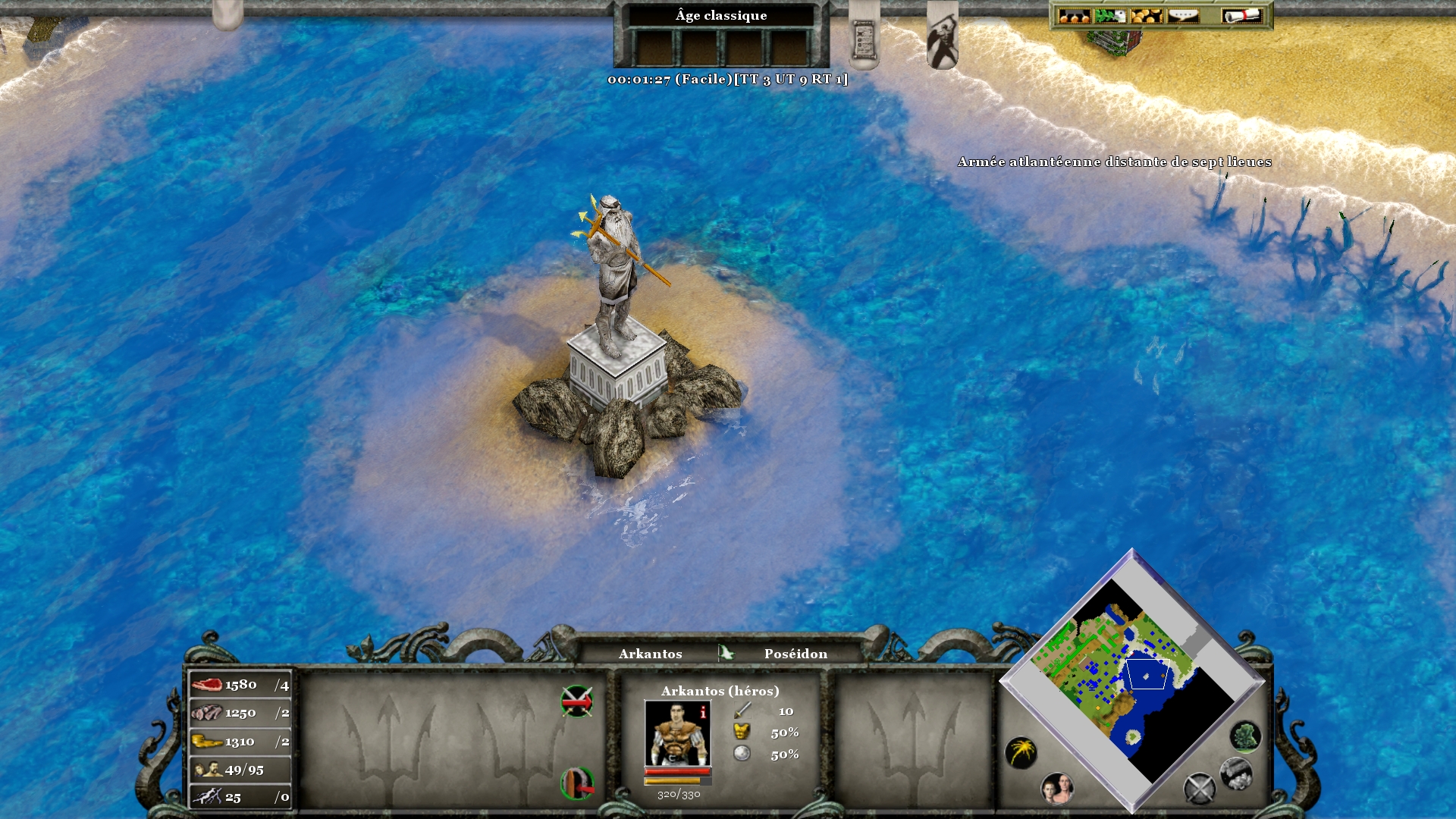The height and width of the screenshot is (819, 1456).
Task: Click the garrison command with door icon
Action: click(576, 783)
